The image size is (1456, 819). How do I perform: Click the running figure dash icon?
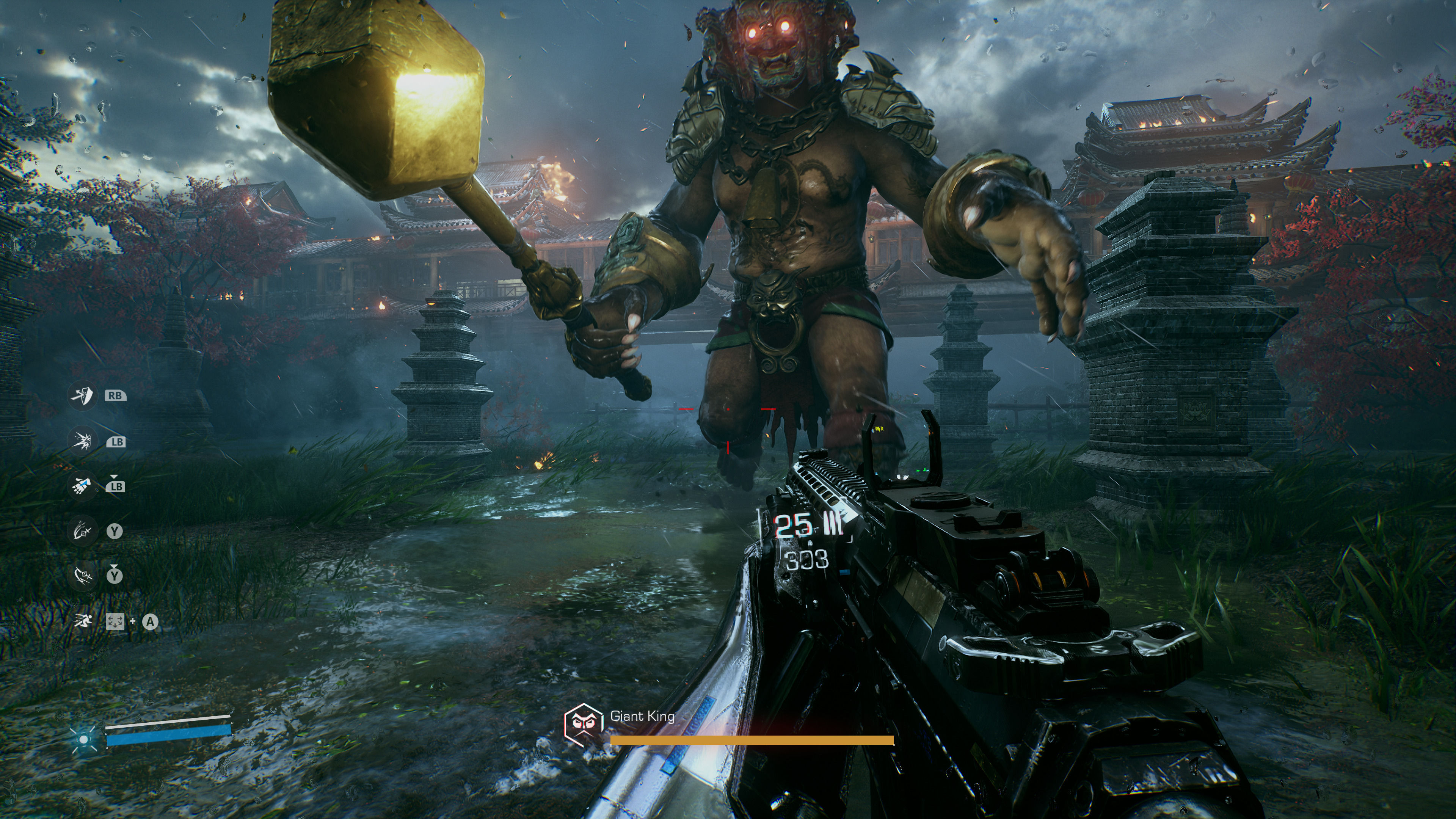83,621
